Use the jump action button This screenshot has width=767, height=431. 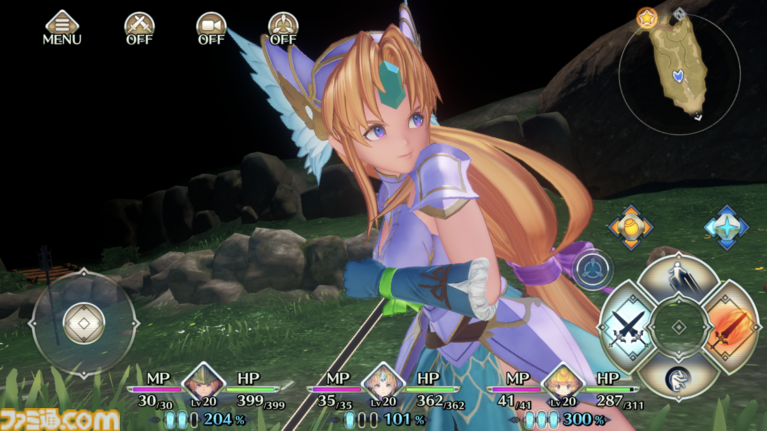(x=679, y=274)
